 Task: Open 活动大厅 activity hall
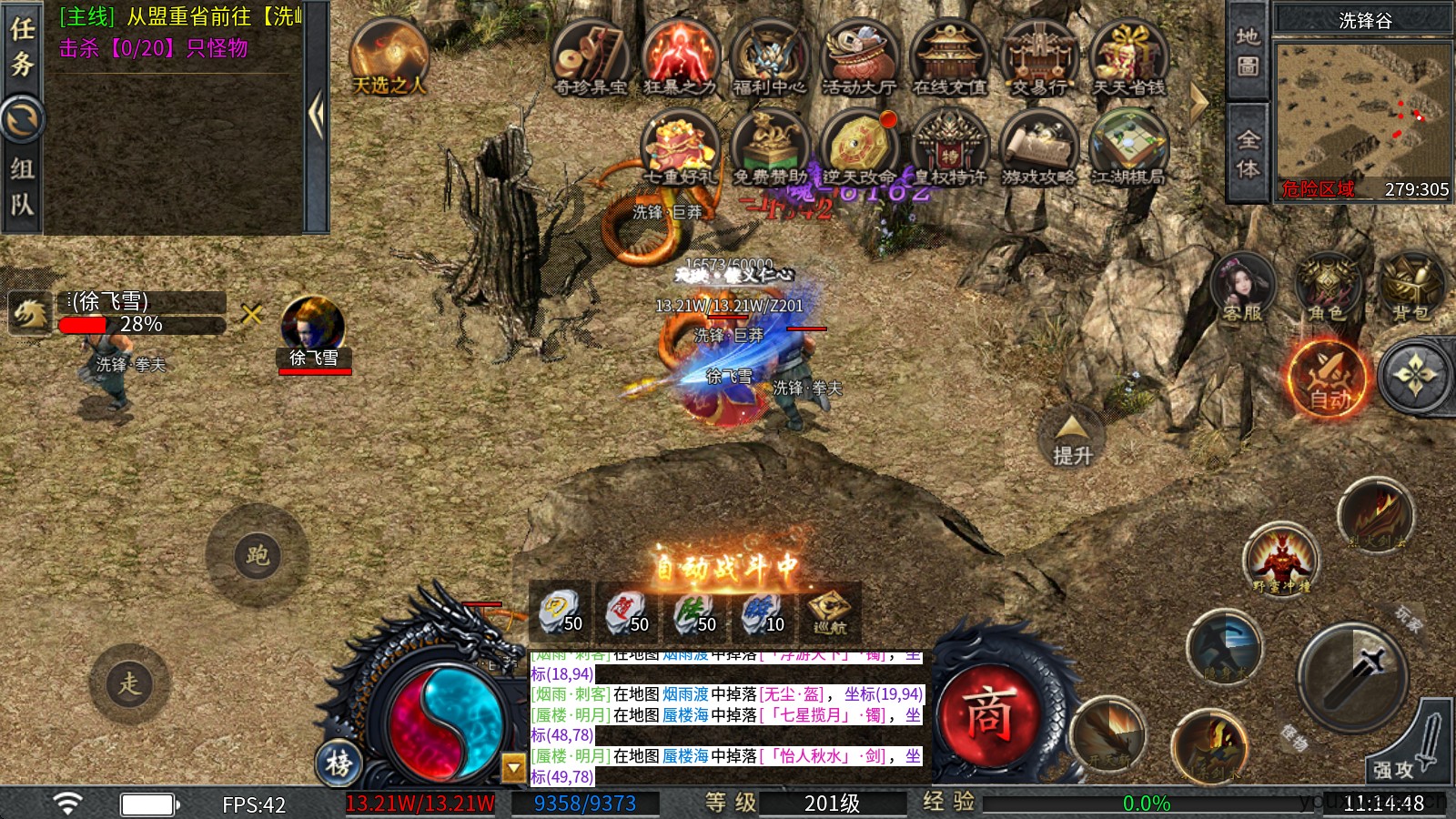point(859,56)
